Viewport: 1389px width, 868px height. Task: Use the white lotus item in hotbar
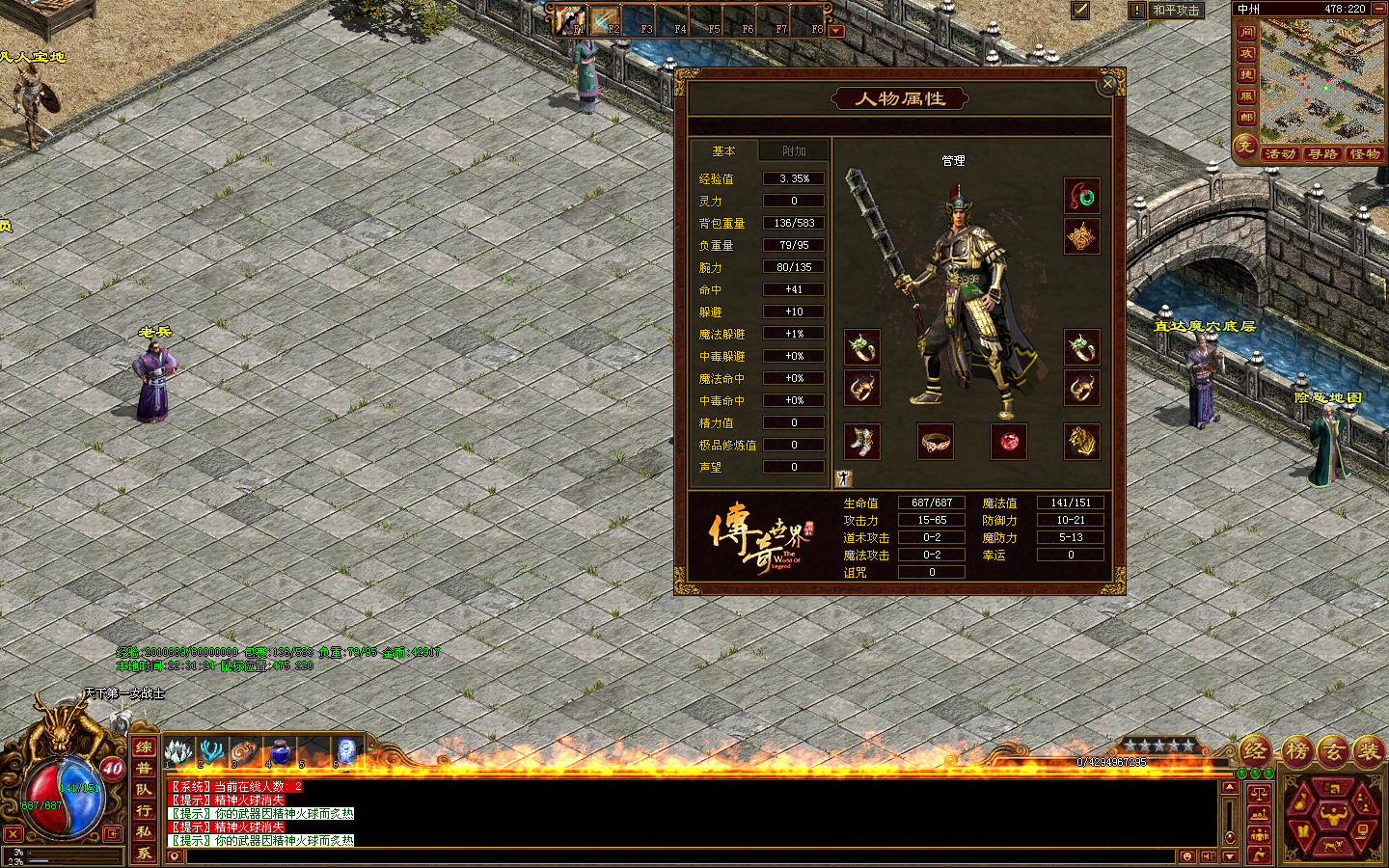click(178, 750)
